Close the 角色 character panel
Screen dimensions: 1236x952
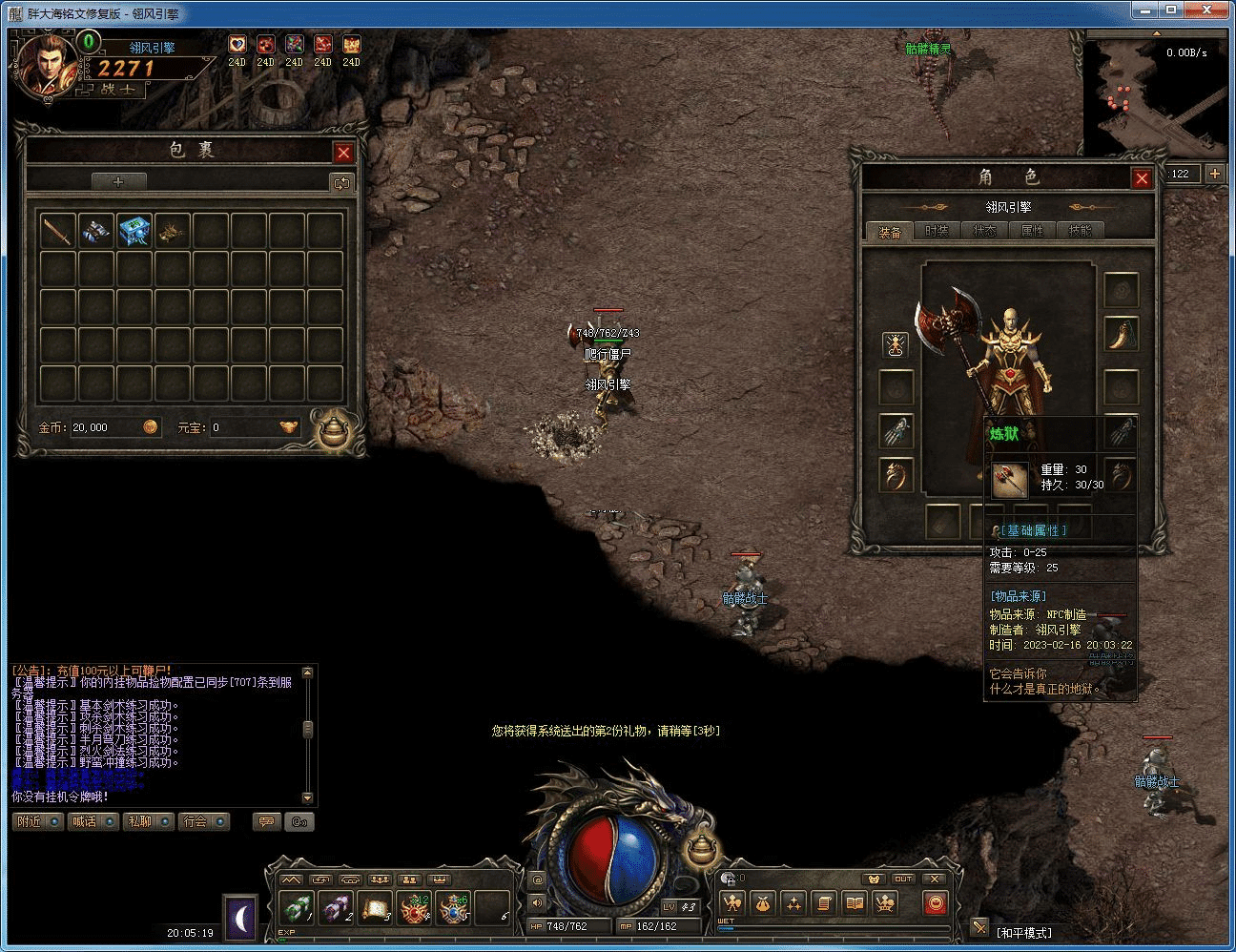pyautogui.click(x=1142, y=178)
